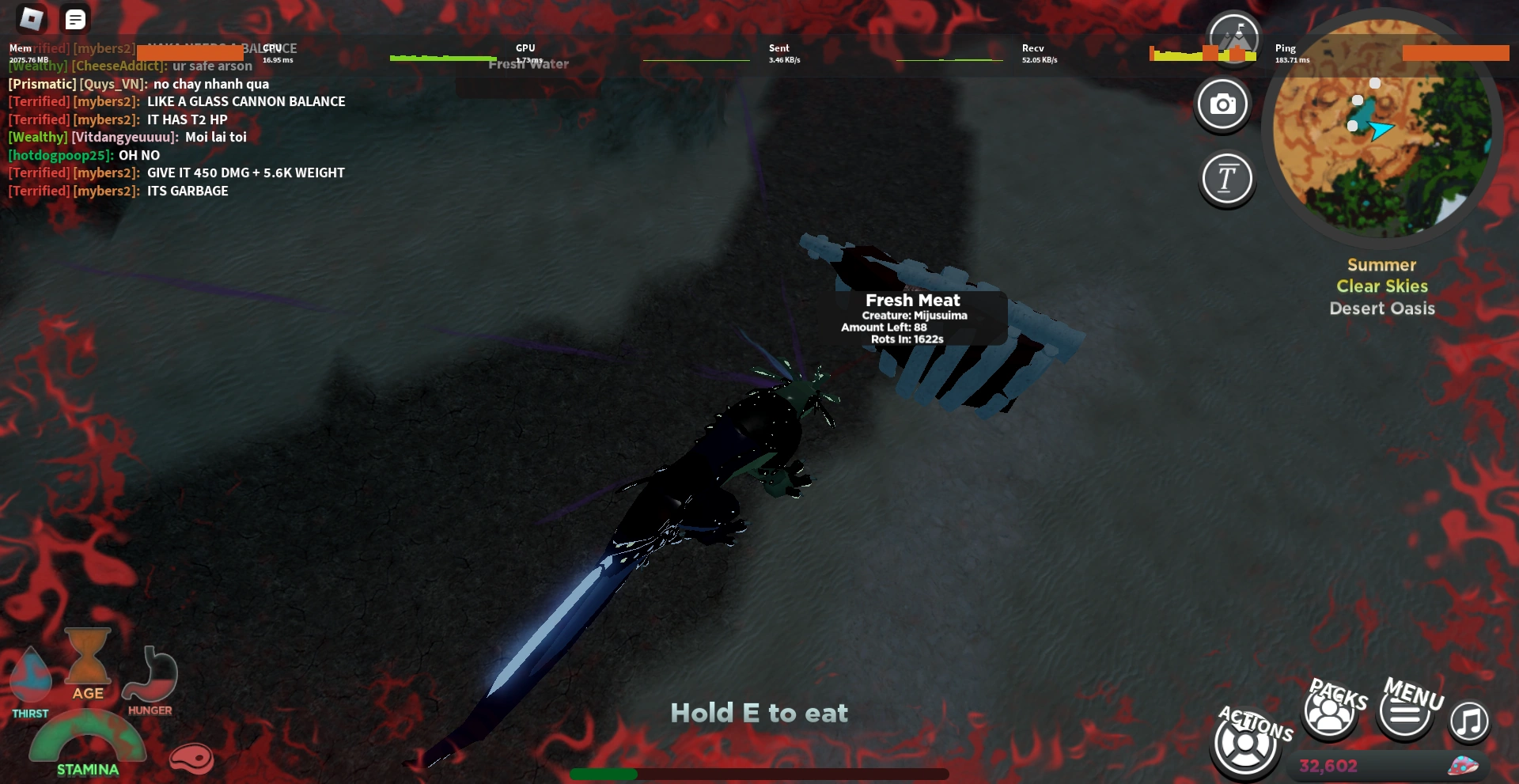Click the Fresh Meat info tooltip

tap(914, 316)
